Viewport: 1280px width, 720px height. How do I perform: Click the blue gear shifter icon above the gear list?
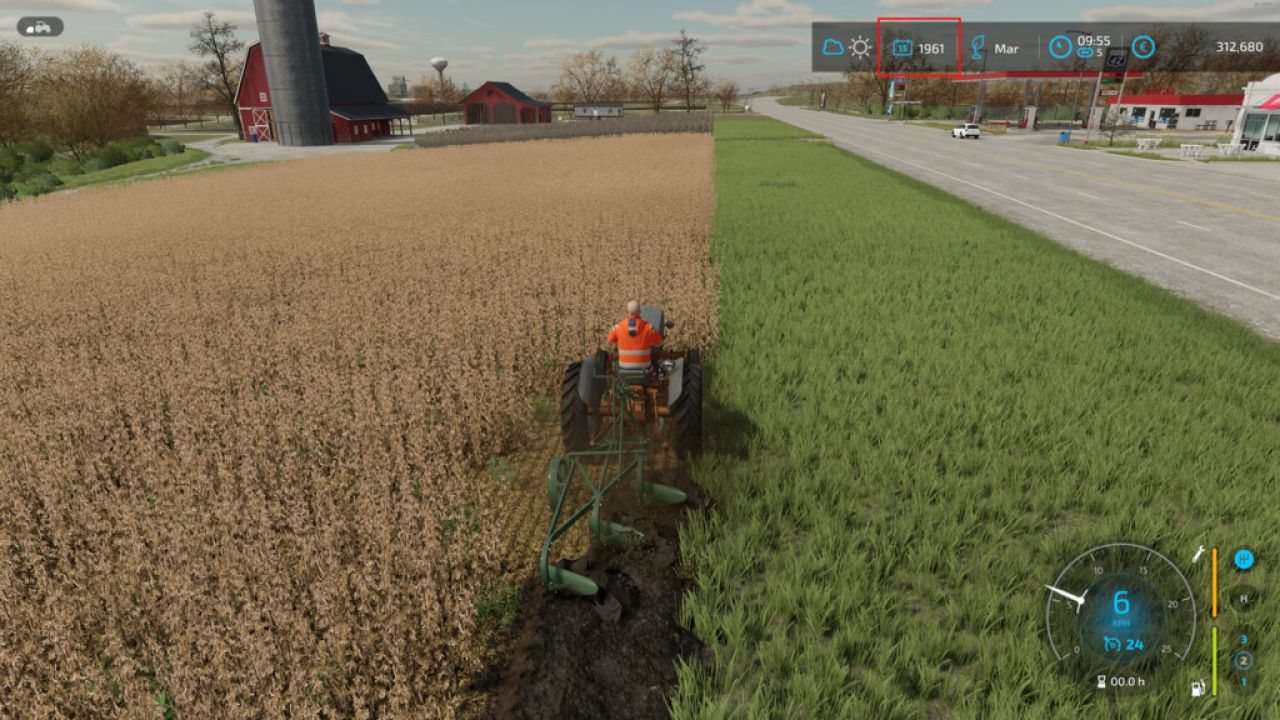tap(1244, 559)
